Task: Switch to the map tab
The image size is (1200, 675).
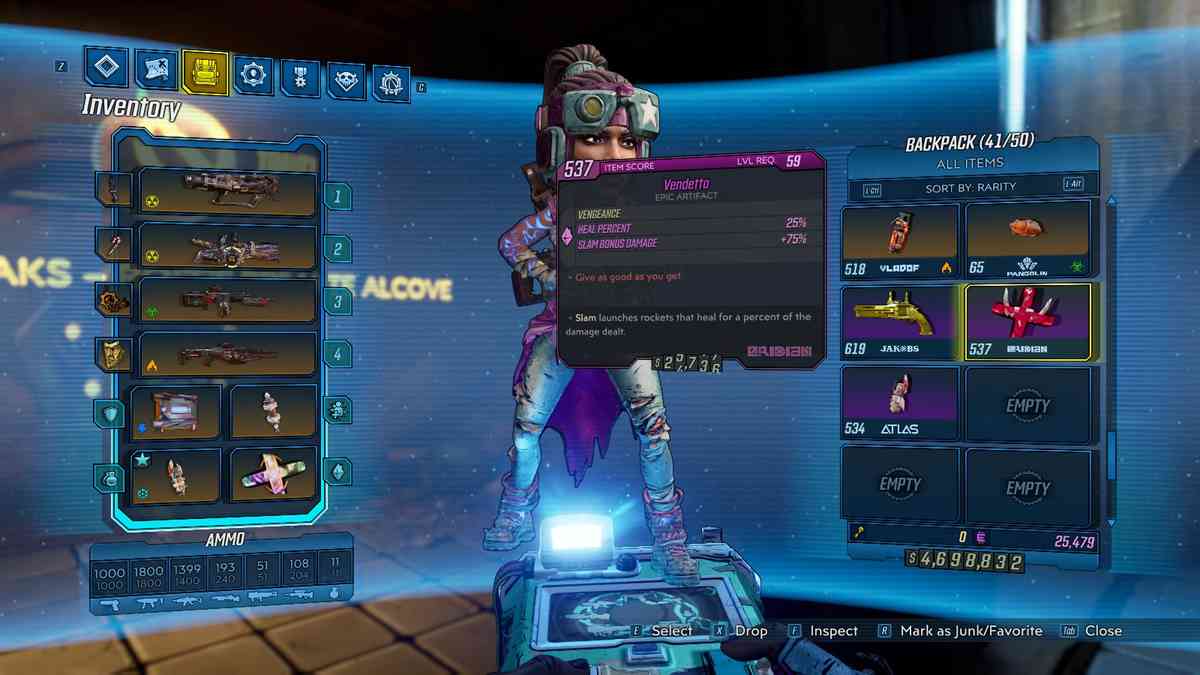Action: point(155,69)
